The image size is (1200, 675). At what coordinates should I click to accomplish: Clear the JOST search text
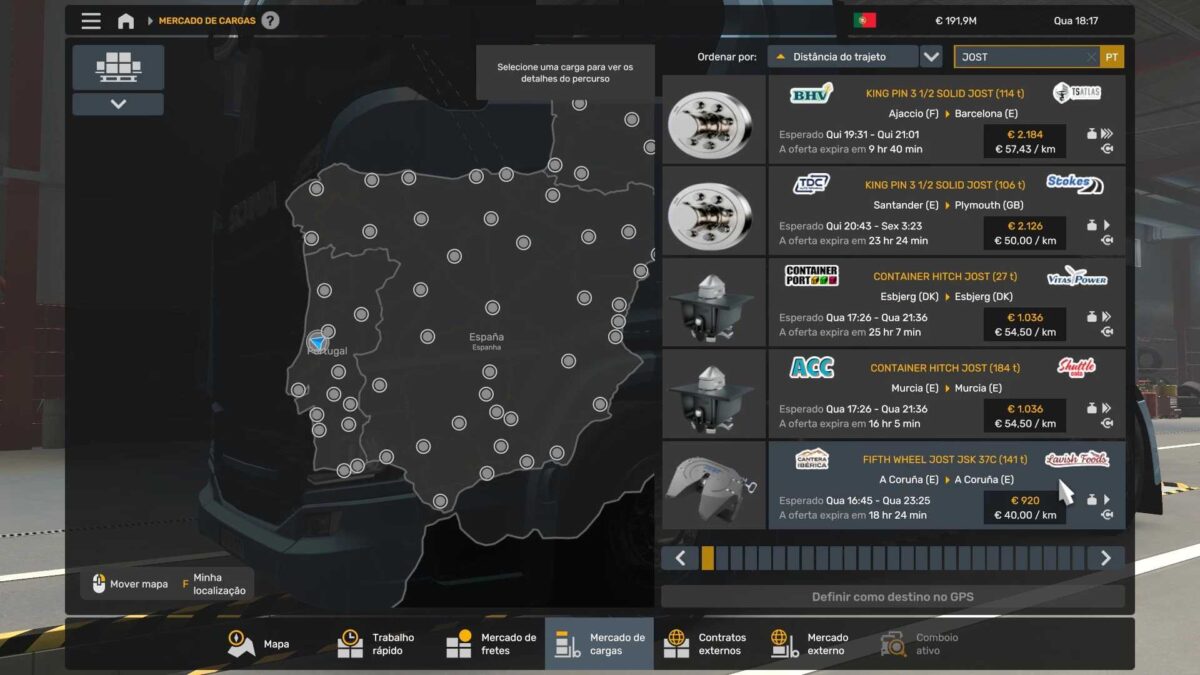1091,57
